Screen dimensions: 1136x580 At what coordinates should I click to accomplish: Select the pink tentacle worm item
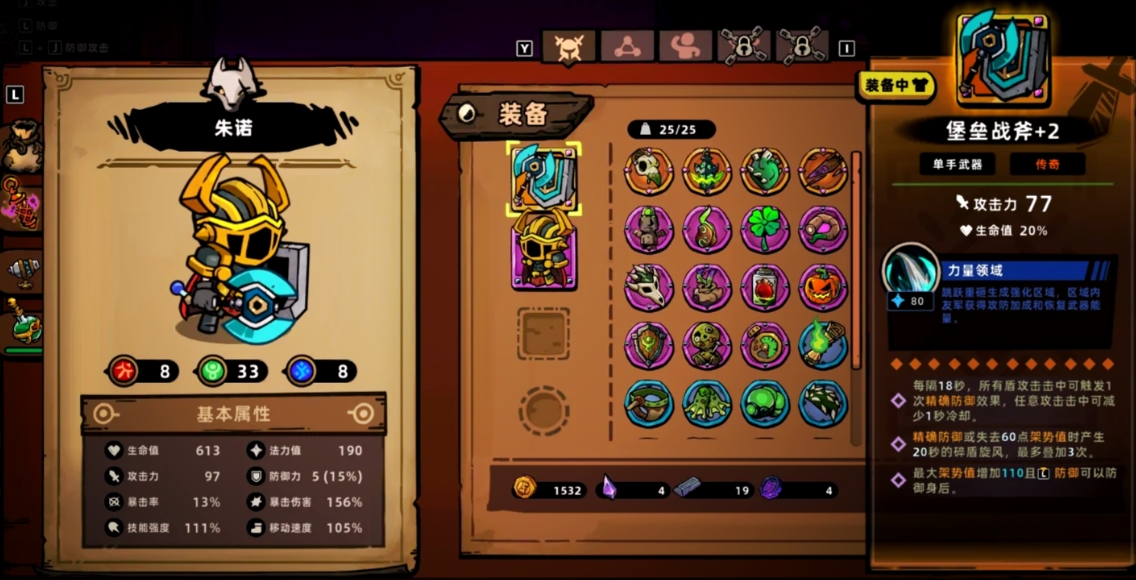click(x=823, y=229)
